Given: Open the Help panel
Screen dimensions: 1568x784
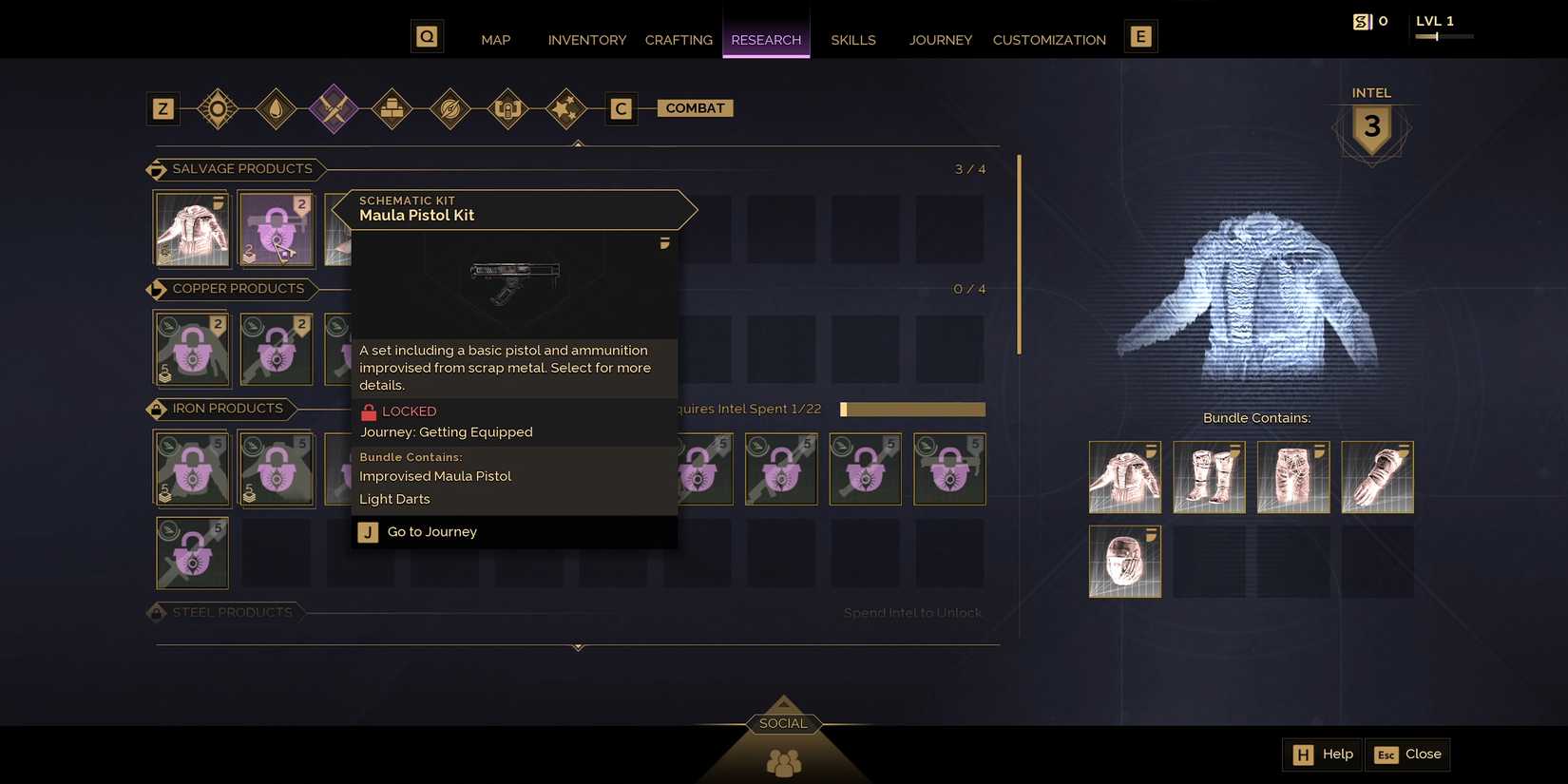Looking at the screenshot, I should point(1322,754).
